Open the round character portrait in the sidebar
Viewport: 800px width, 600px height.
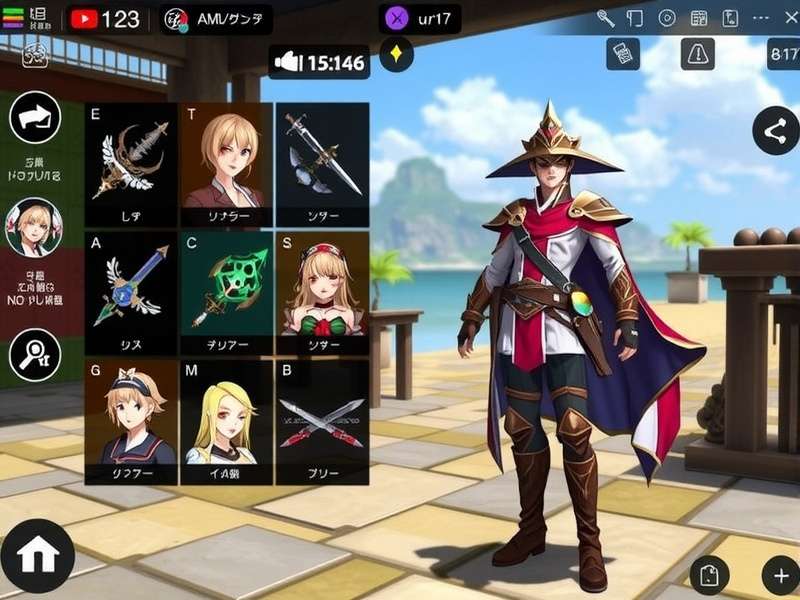pos(33,227)
